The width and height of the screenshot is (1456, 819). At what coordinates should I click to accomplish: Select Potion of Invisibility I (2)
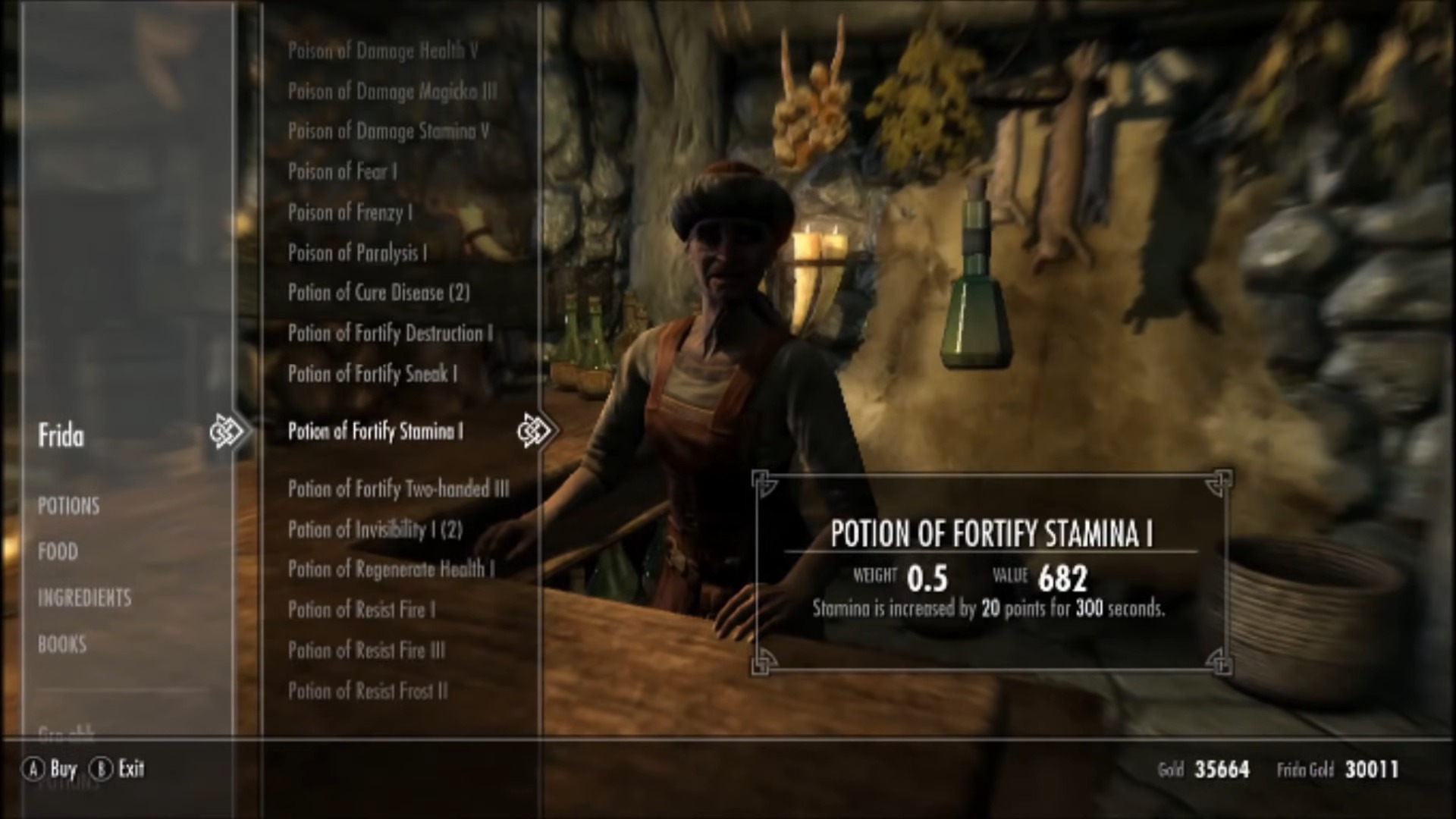[x=374, y=529]
